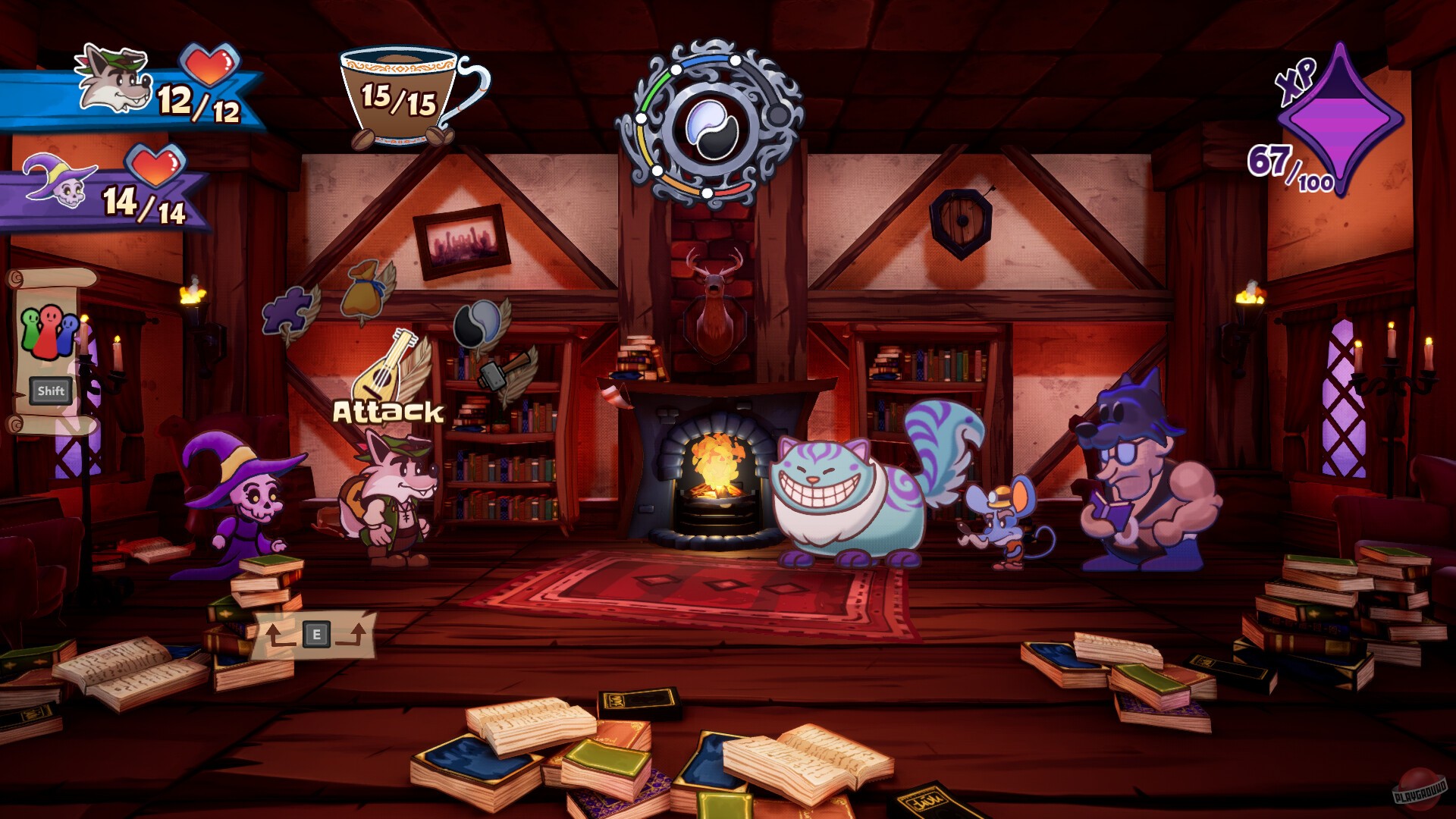Select the coffee cup resource icon
This screenshot has width=1456, height=819.
pos(398,95)
